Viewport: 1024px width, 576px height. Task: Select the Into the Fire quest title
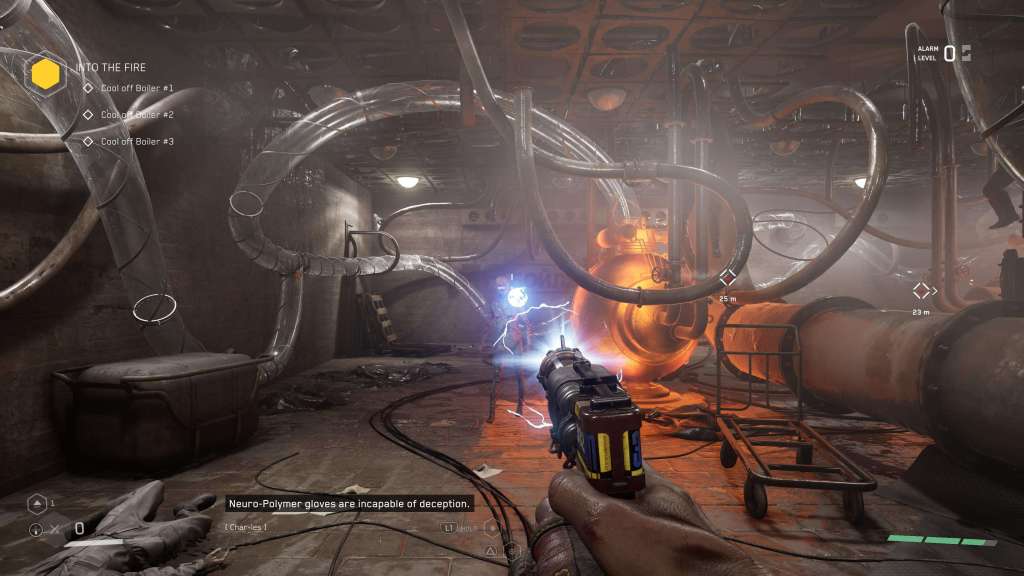pos(111,68)
